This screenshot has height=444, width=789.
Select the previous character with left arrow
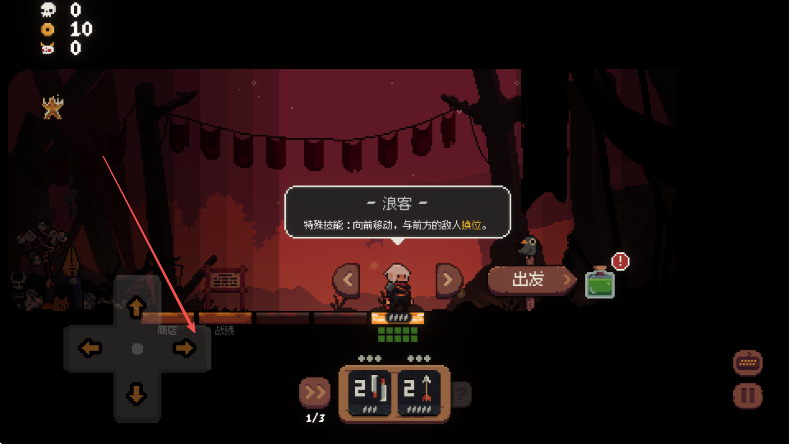tap(346, 278)
